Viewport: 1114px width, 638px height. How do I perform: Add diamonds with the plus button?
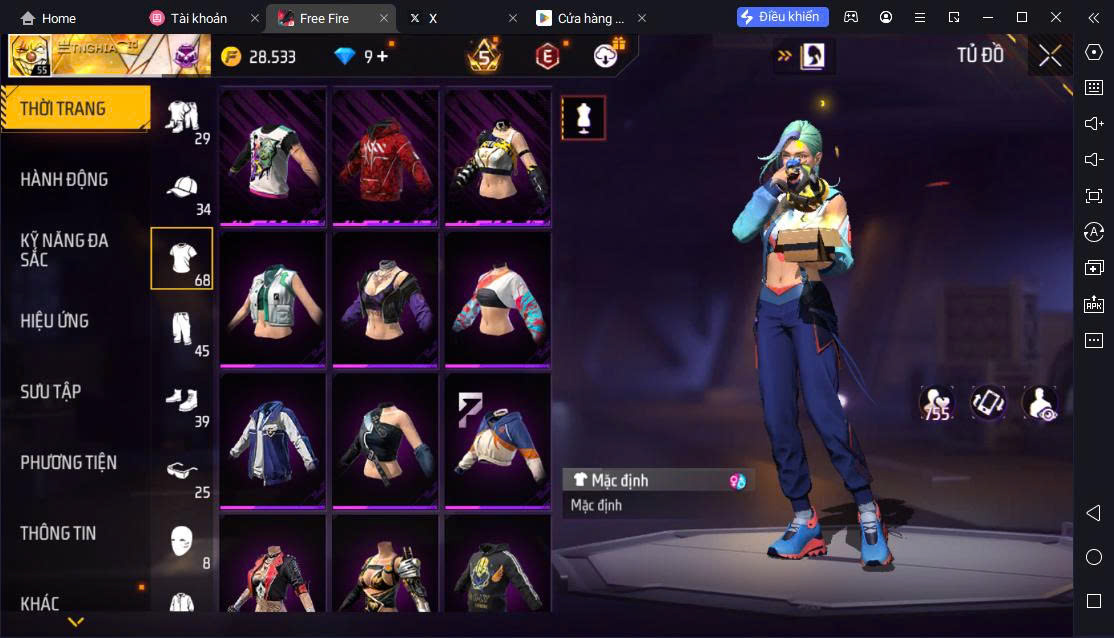click(382, 57)
